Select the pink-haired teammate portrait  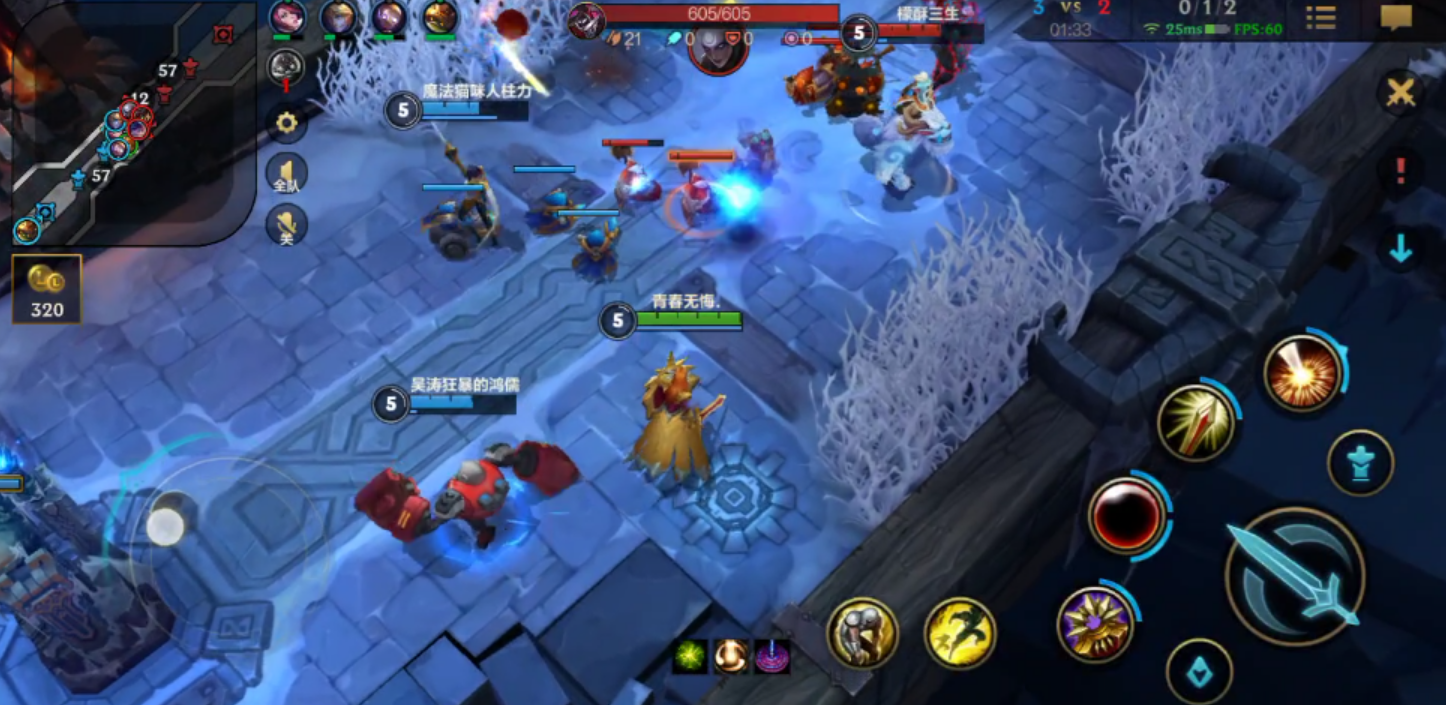(x=287, y=17)
